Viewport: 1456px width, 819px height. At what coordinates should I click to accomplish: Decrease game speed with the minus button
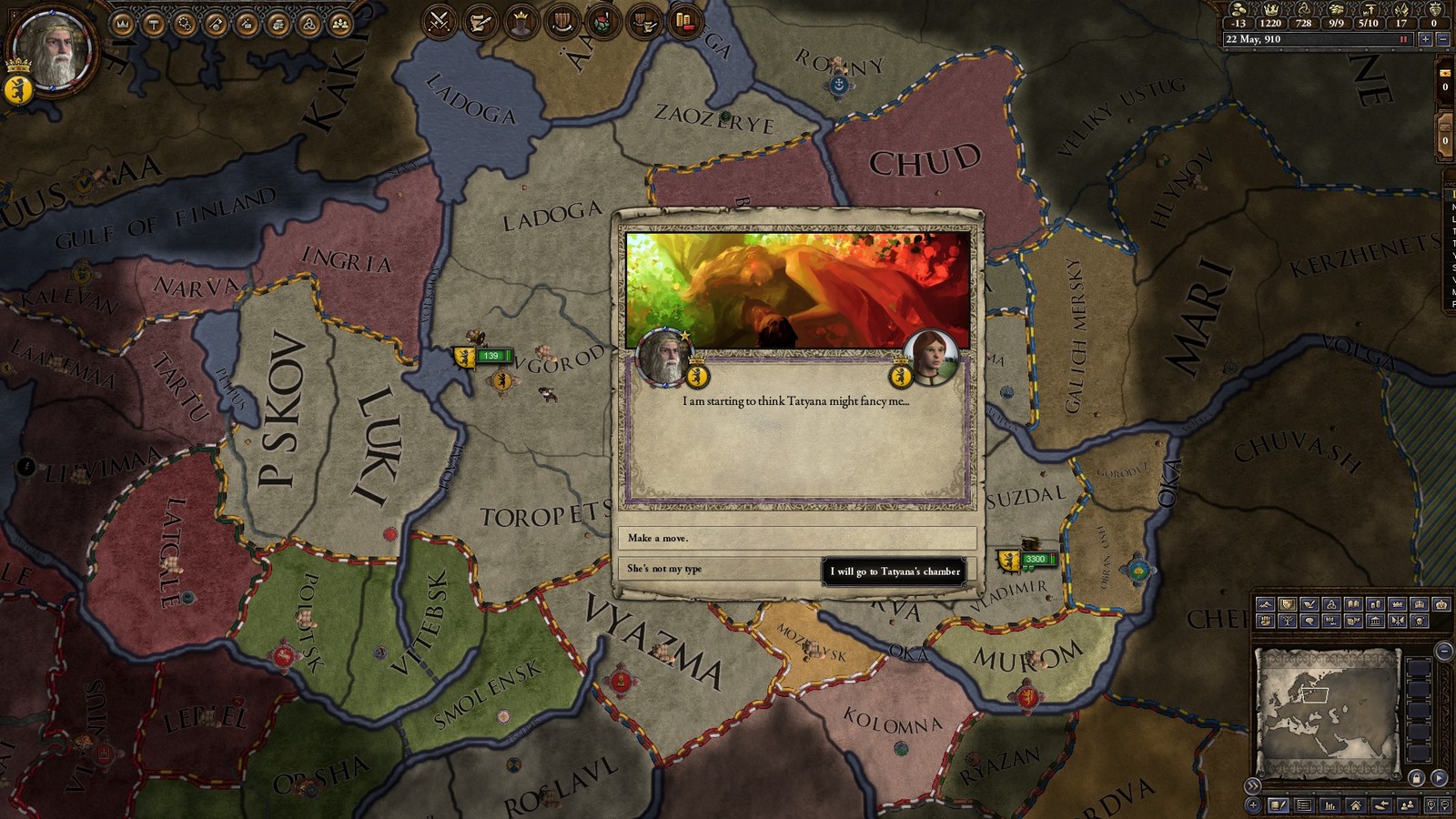(x=1442, y=39)
